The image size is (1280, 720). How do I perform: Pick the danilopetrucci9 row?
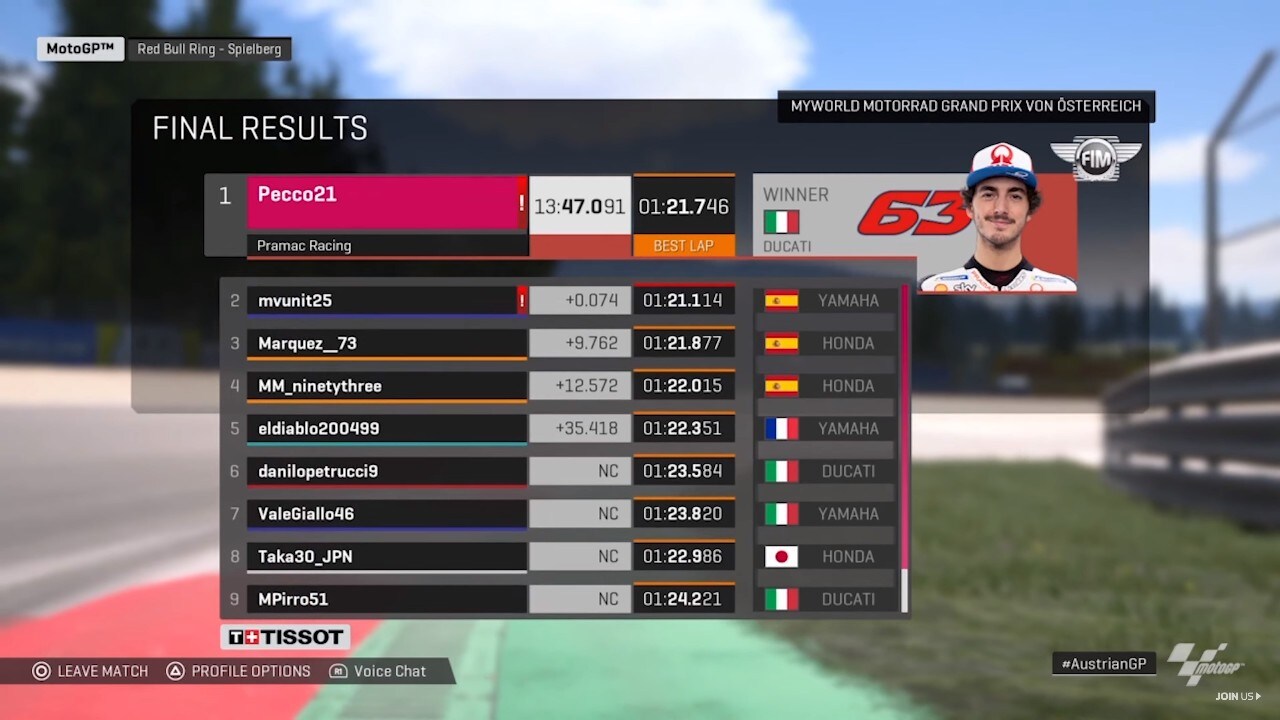point(386,471)
